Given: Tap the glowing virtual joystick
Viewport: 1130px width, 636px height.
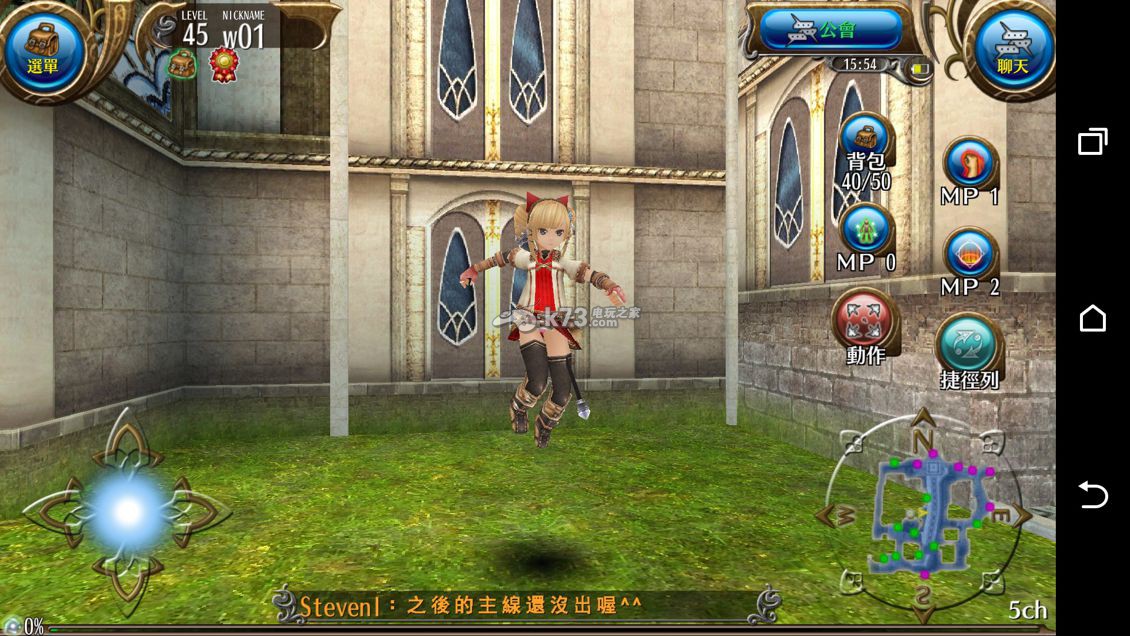Looking at the screenshot, I should (x=127, y=511).
